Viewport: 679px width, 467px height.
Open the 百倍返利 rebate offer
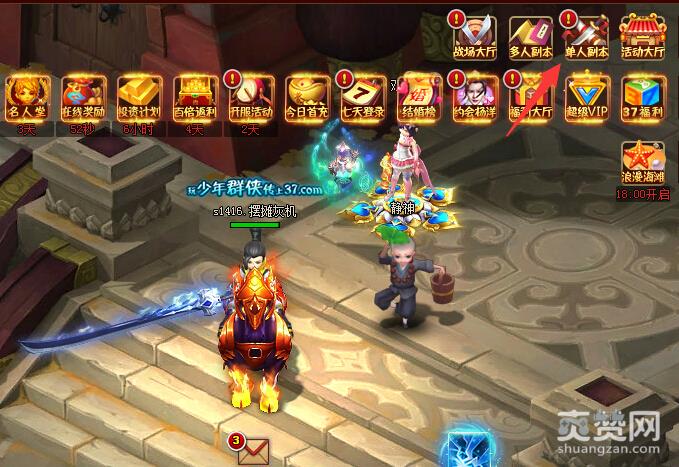click(195, 97)
